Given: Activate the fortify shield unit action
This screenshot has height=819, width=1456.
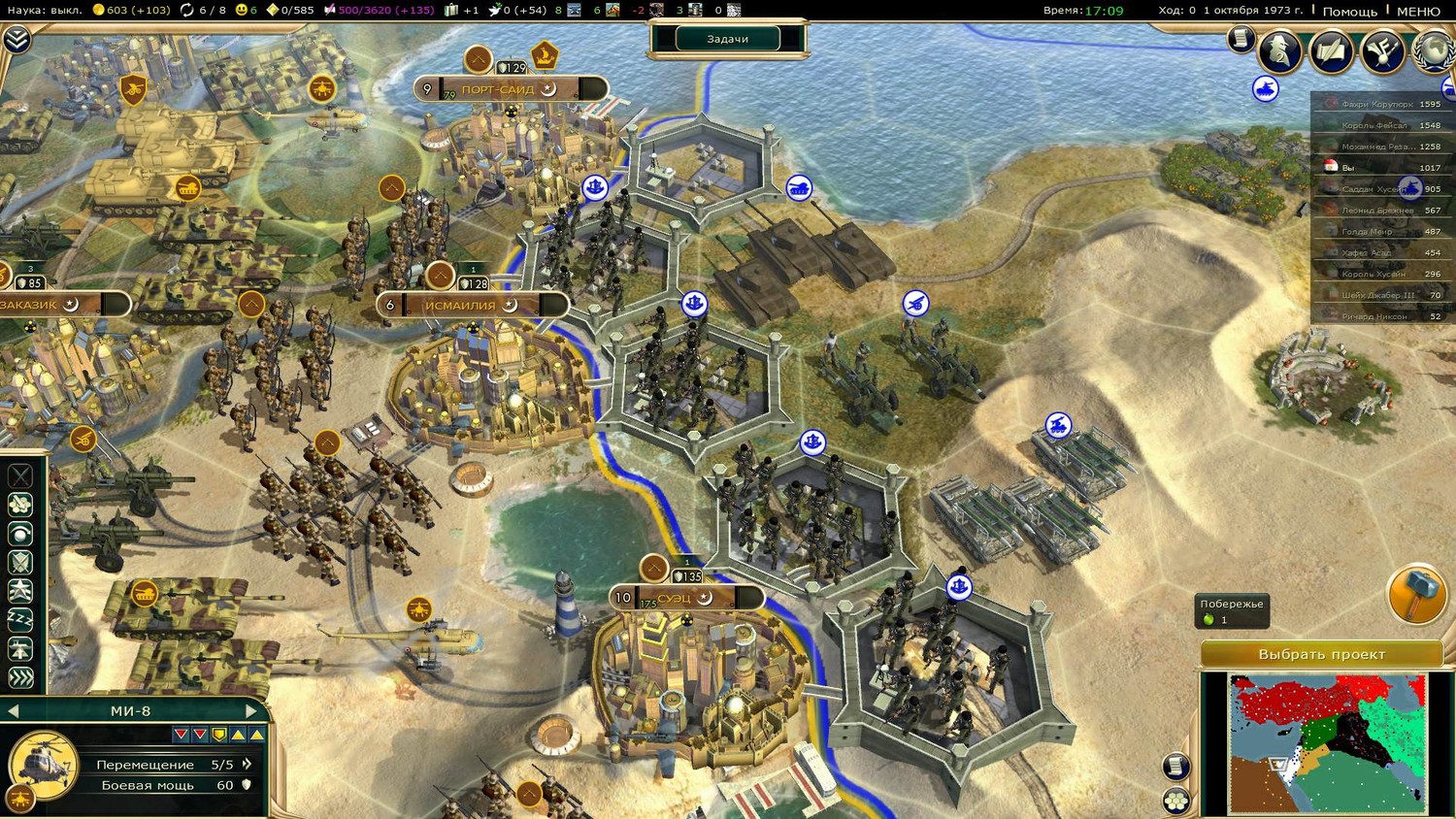Looking at the screenshot, I should [20, 562].
